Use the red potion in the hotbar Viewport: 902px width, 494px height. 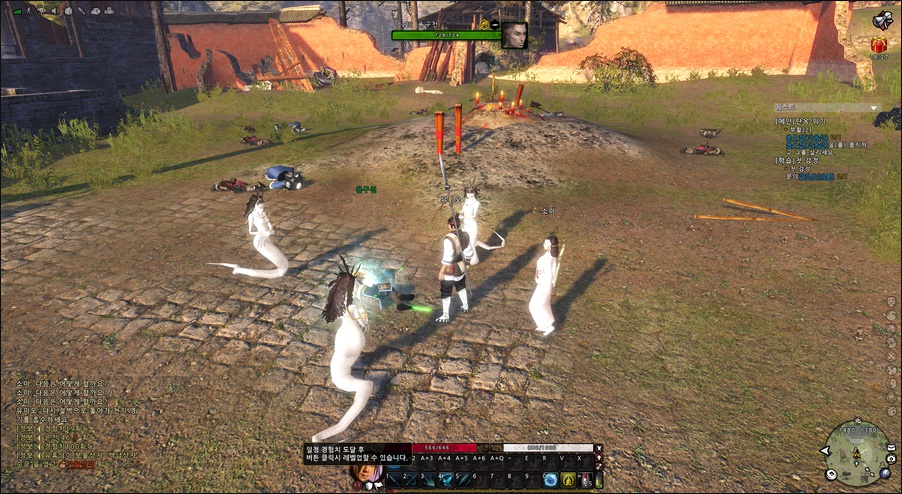tap(586, 480)
